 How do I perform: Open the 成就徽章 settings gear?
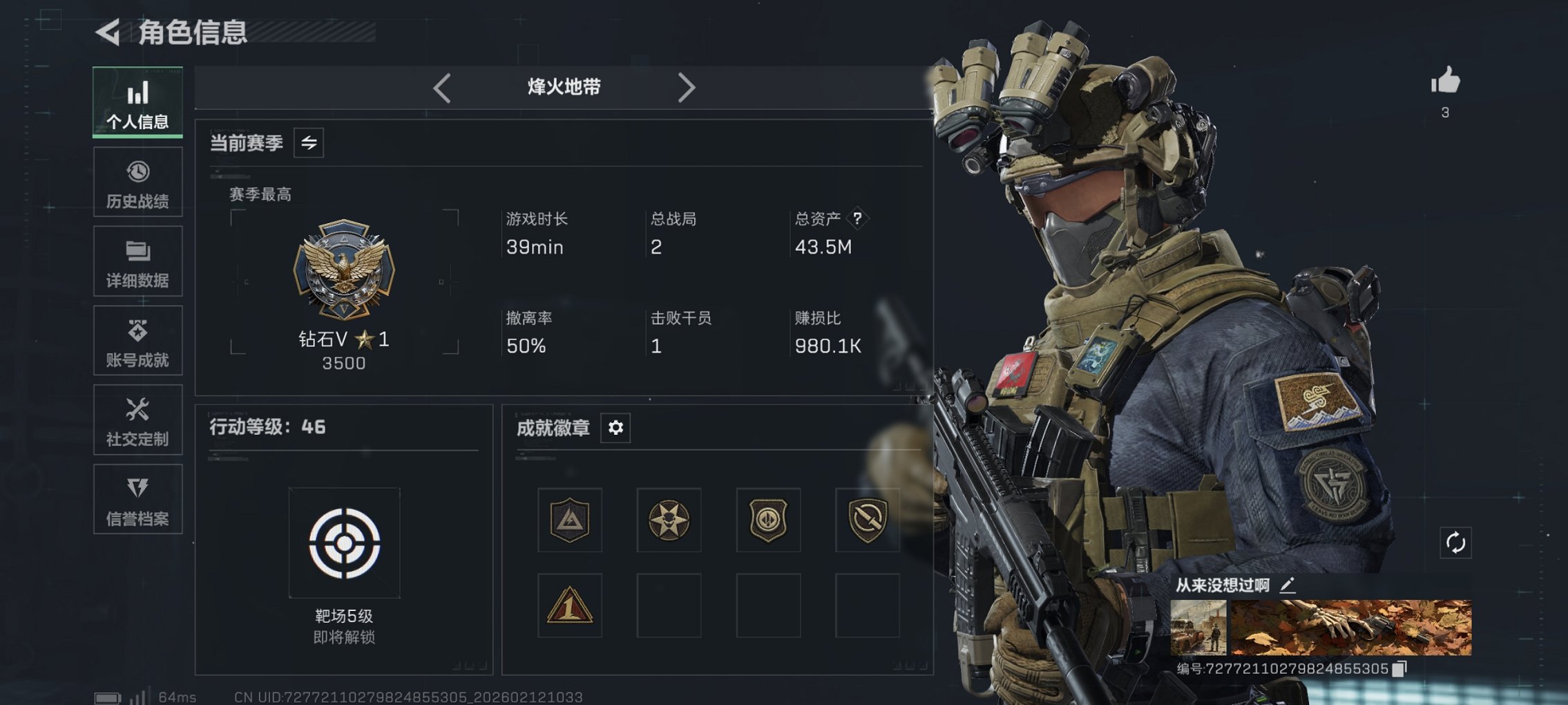(x=614, y=428)
